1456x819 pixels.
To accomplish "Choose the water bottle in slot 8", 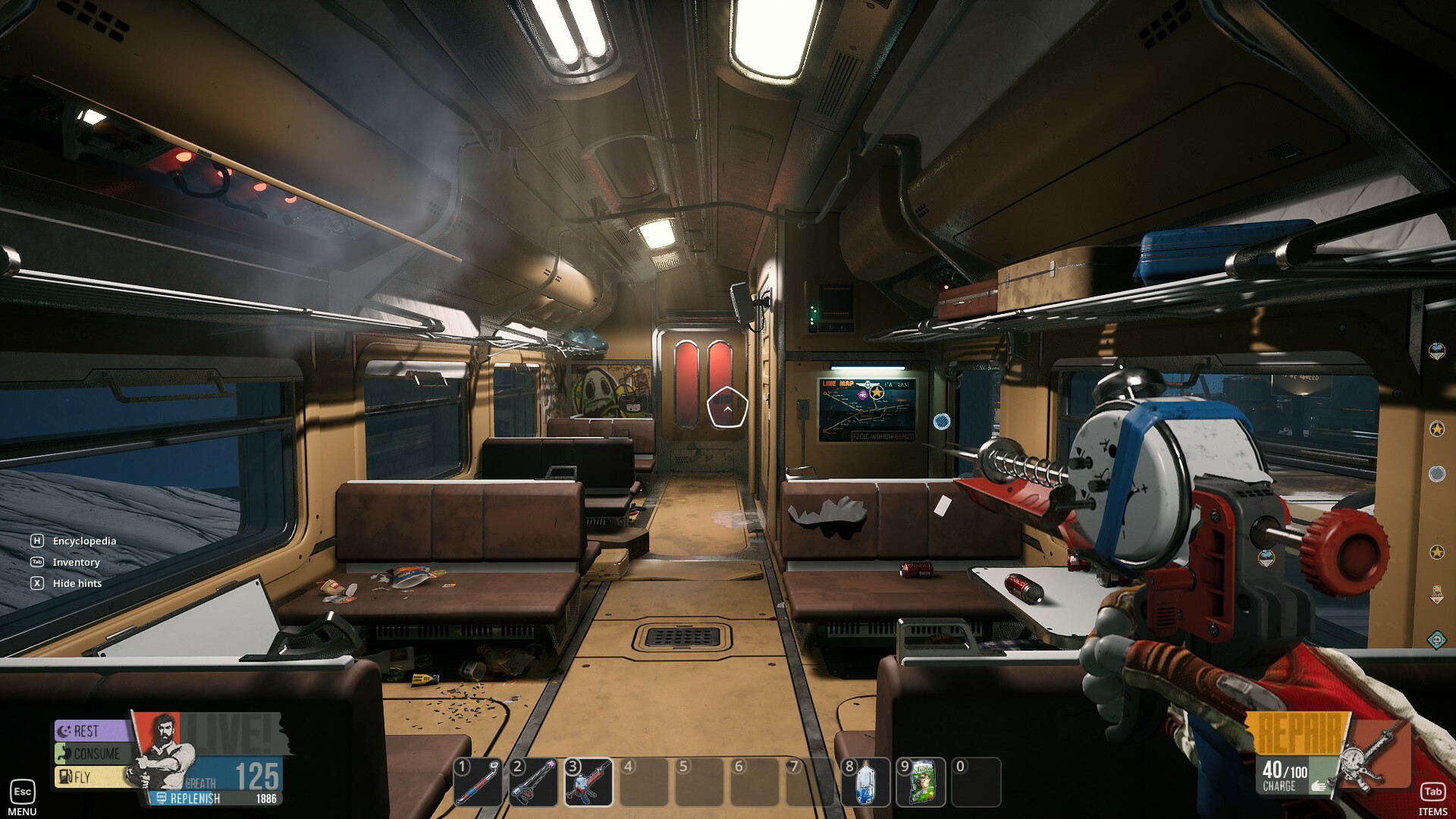I will tap(865, 783).
